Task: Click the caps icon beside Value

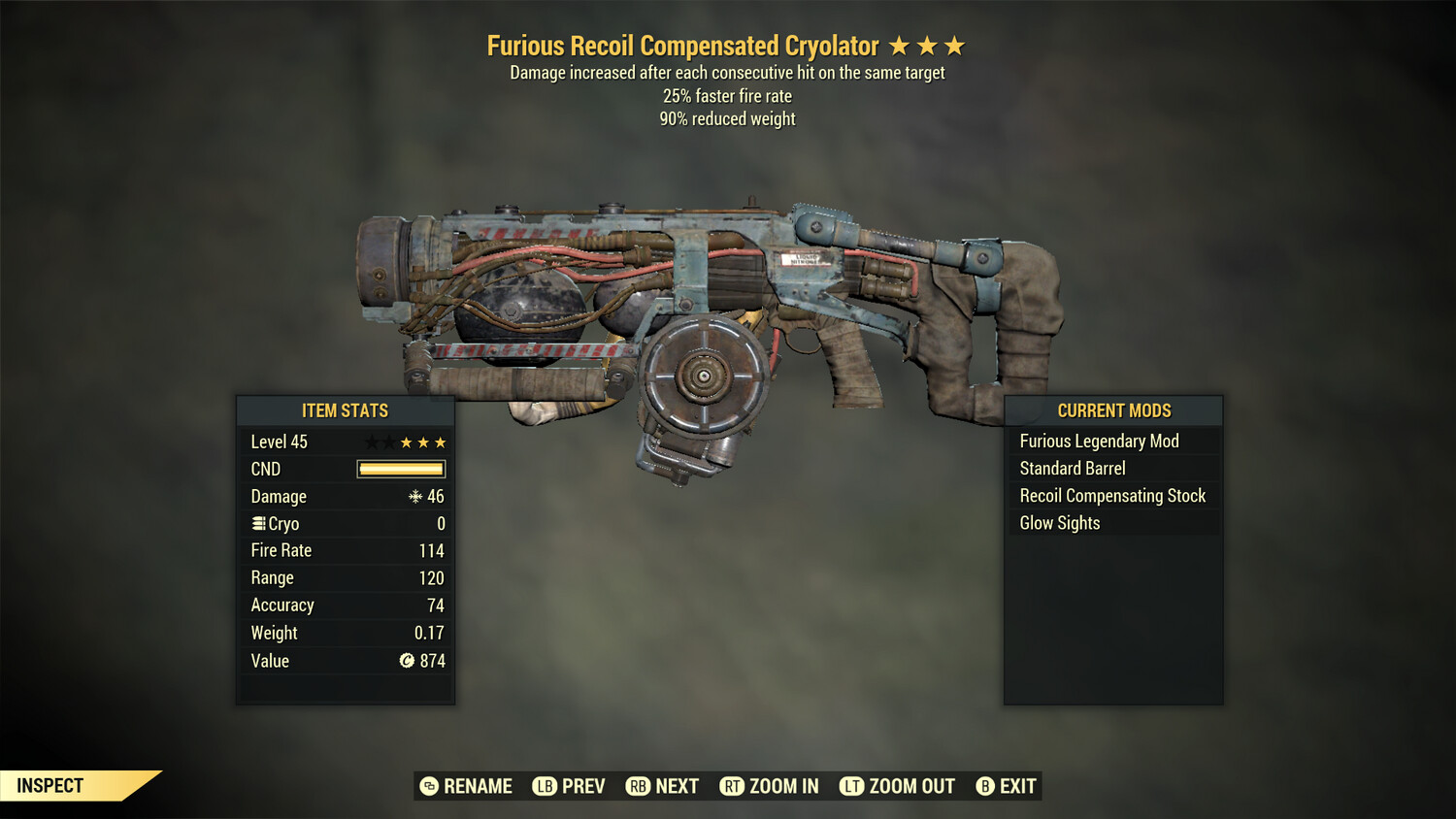Action: coord(409,661)
